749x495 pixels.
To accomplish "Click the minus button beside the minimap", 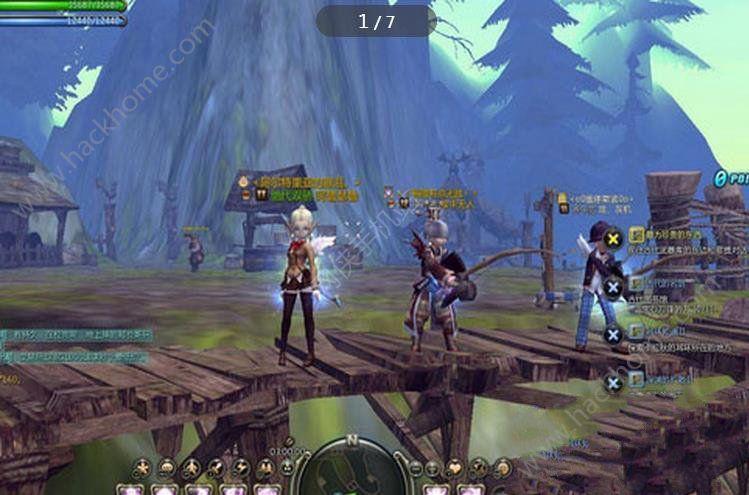I will pos(415,468).
